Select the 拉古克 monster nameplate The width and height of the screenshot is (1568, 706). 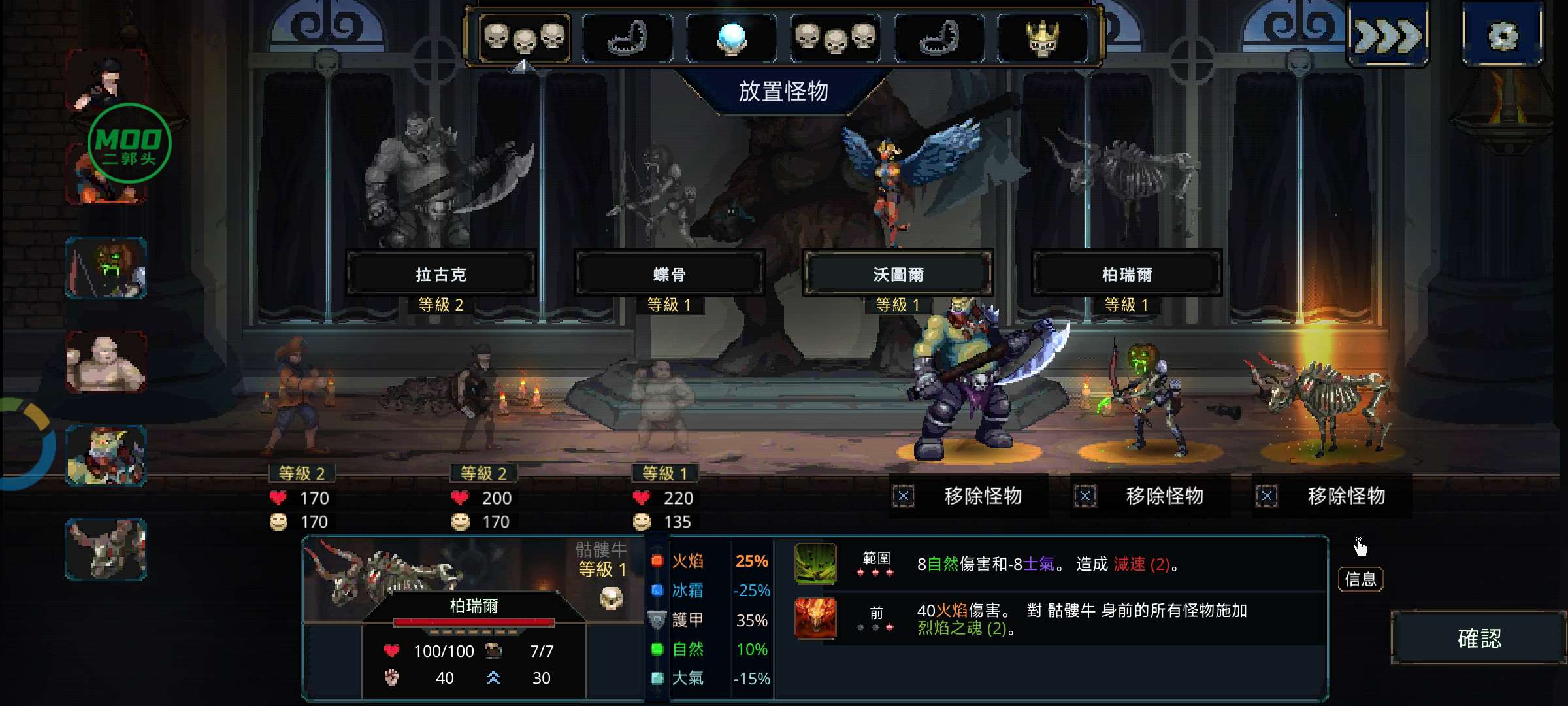441,275
